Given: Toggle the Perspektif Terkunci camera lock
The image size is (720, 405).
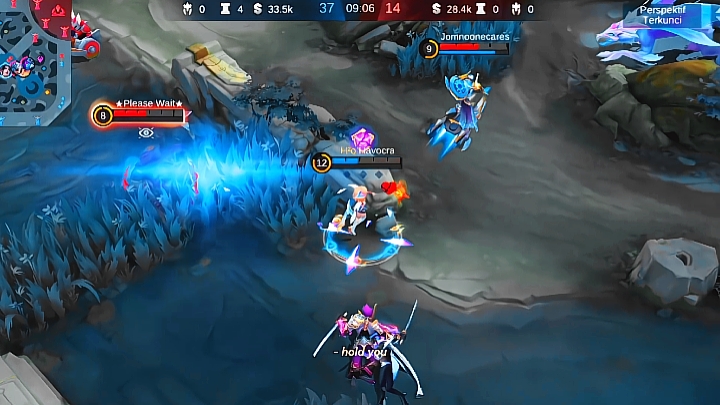Looking at the screenshot, I should (661, 14).
